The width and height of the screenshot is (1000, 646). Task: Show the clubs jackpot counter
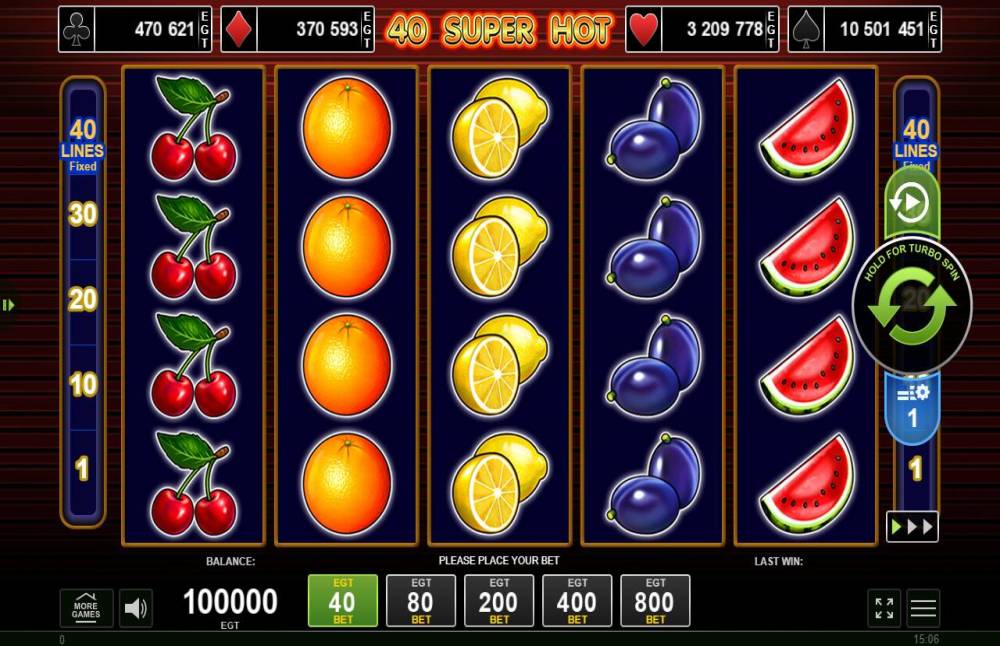coord(135,29)
